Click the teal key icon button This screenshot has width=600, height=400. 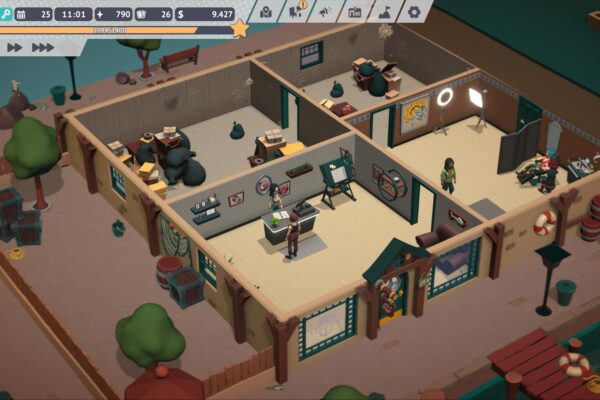coord(7,13)
